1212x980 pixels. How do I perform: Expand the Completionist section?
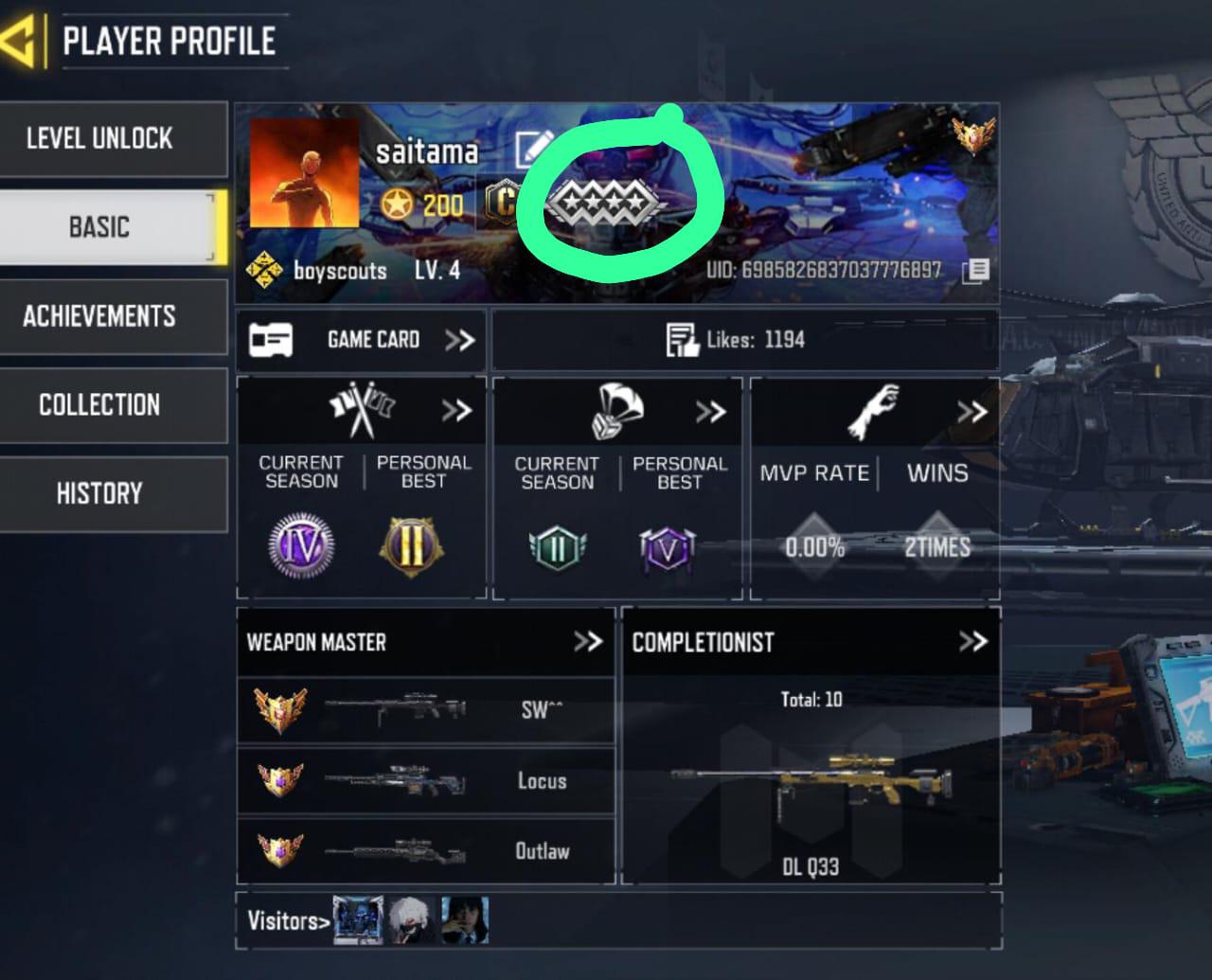click(x=972, y=641)
